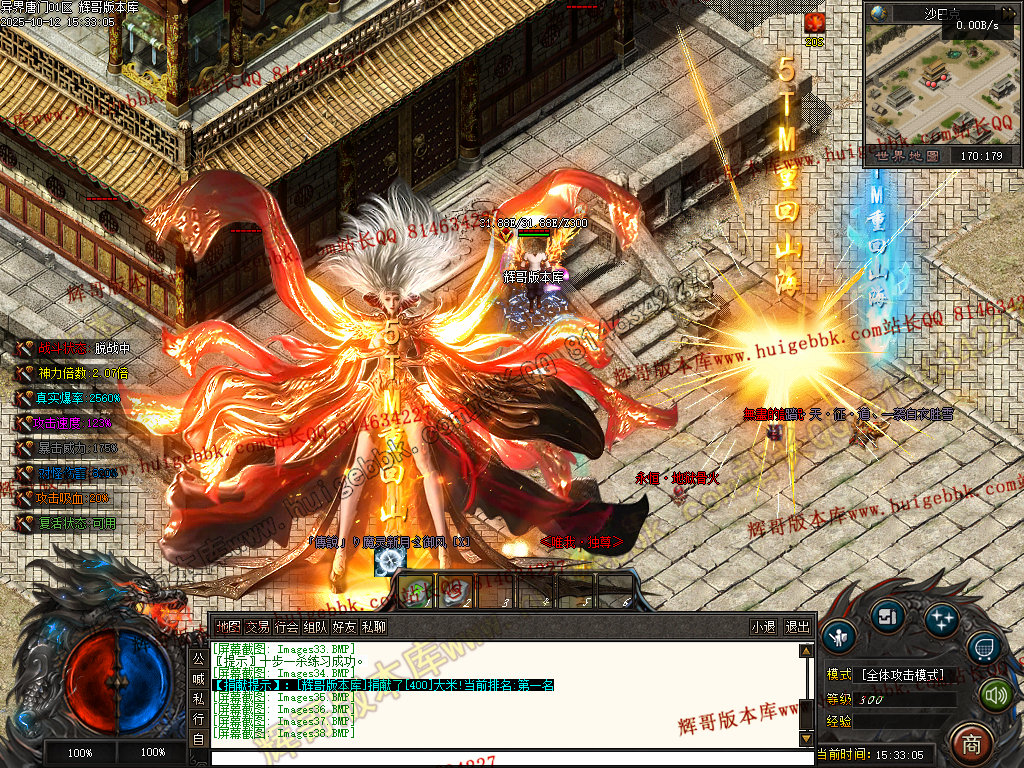This screenshot has width=1024, height=768.
Task: Click the globe icon beside the minimap title
Action: [x=879, y=13]
